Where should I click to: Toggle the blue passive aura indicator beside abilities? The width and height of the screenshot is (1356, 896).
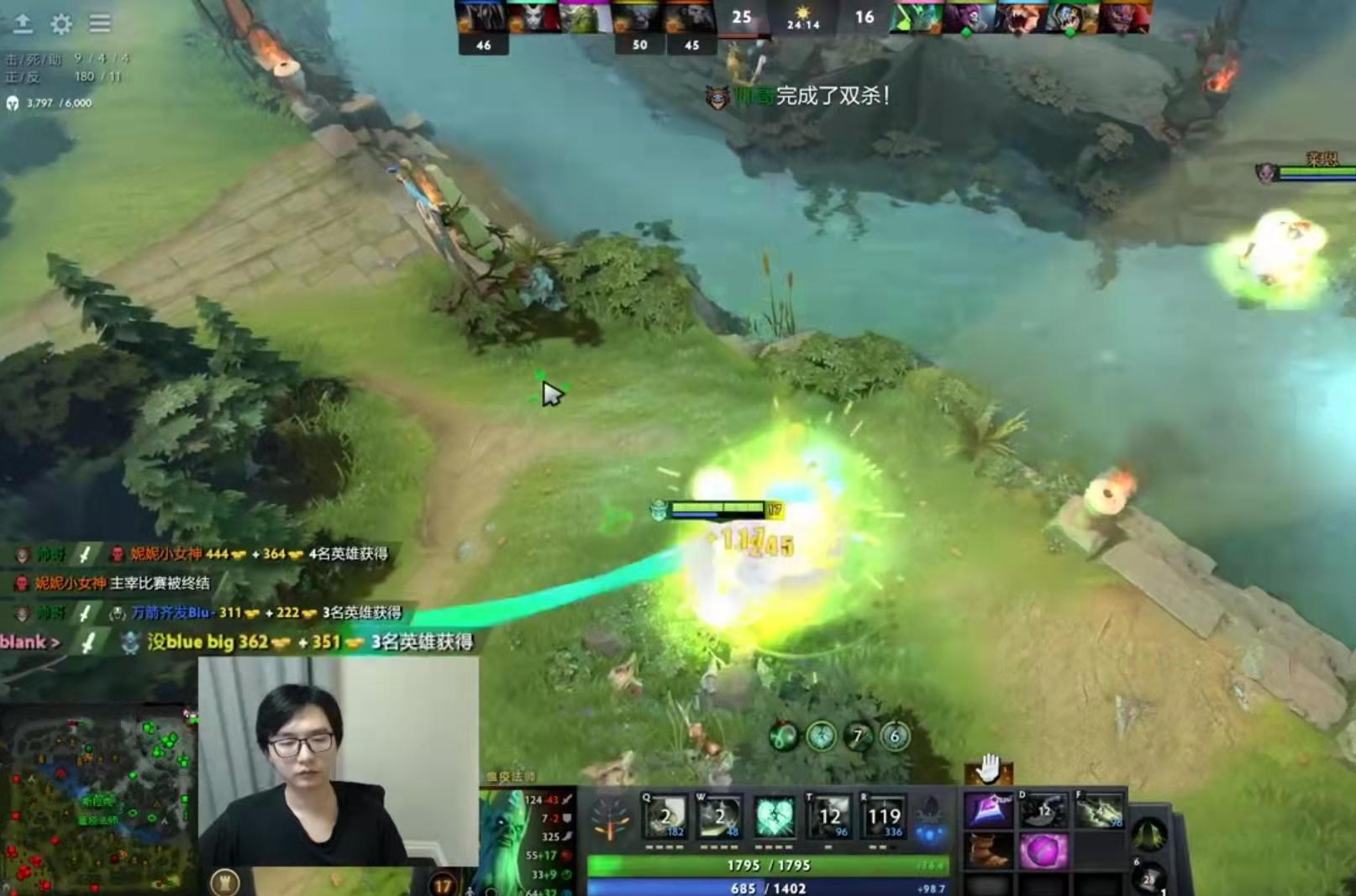tap(928, 833)
